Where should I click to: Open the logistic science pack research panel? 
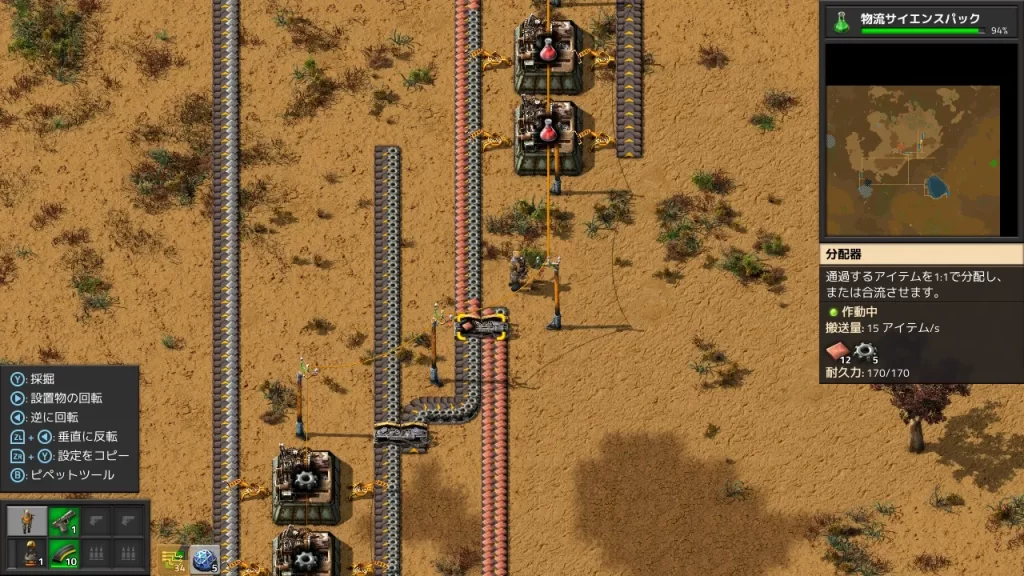tap(920, 20)
